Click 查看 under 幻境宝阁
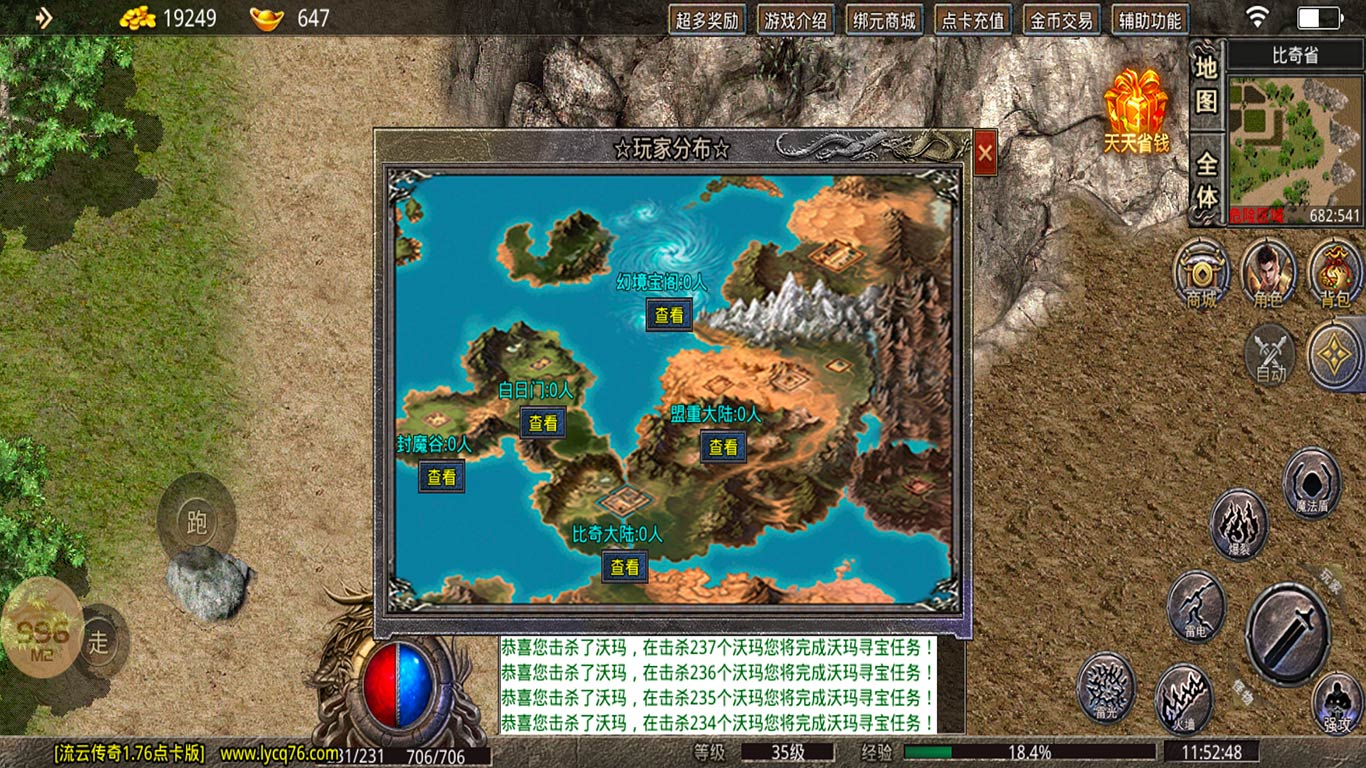This screenshot has height=768, width=1366. [669, 315]
